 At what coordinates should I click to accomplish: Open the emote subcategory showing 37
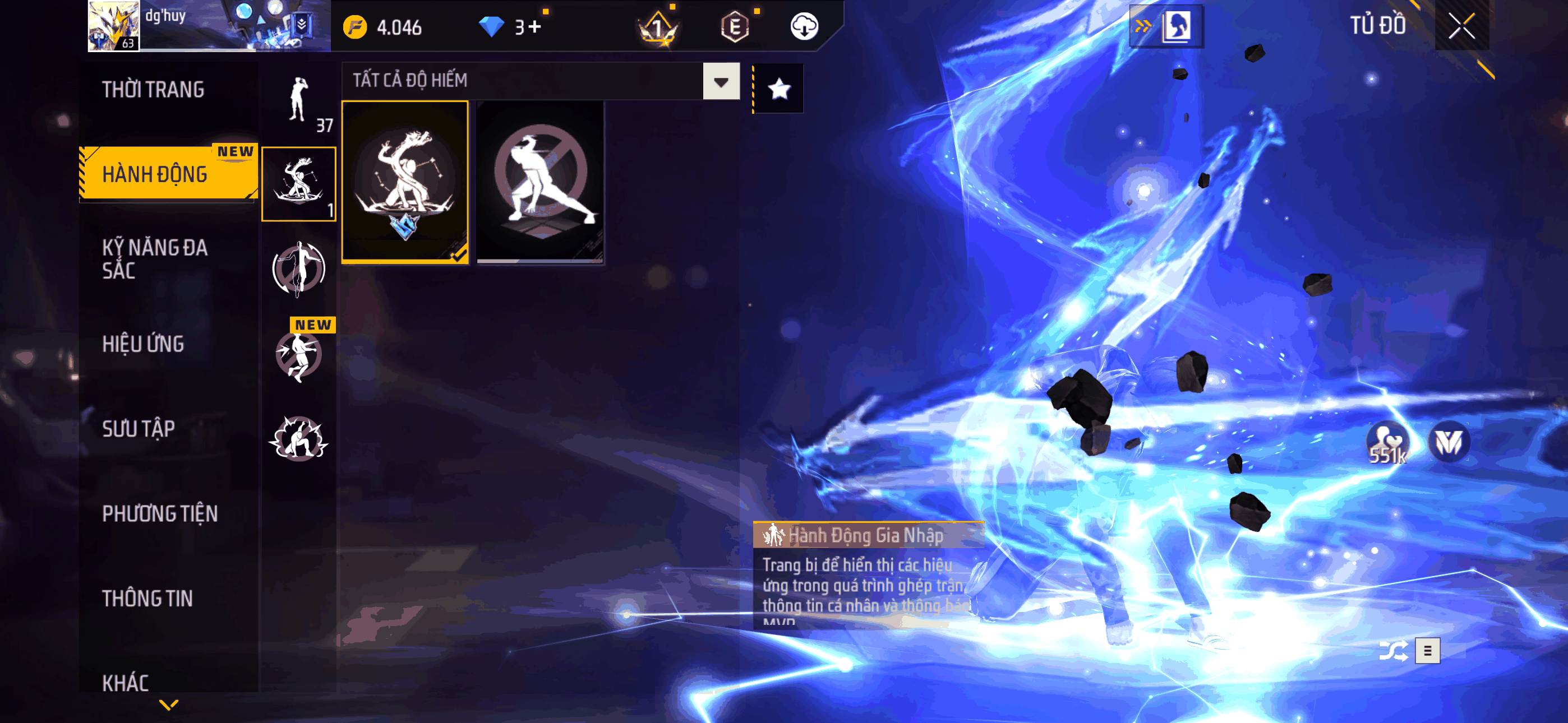[298, 101]
